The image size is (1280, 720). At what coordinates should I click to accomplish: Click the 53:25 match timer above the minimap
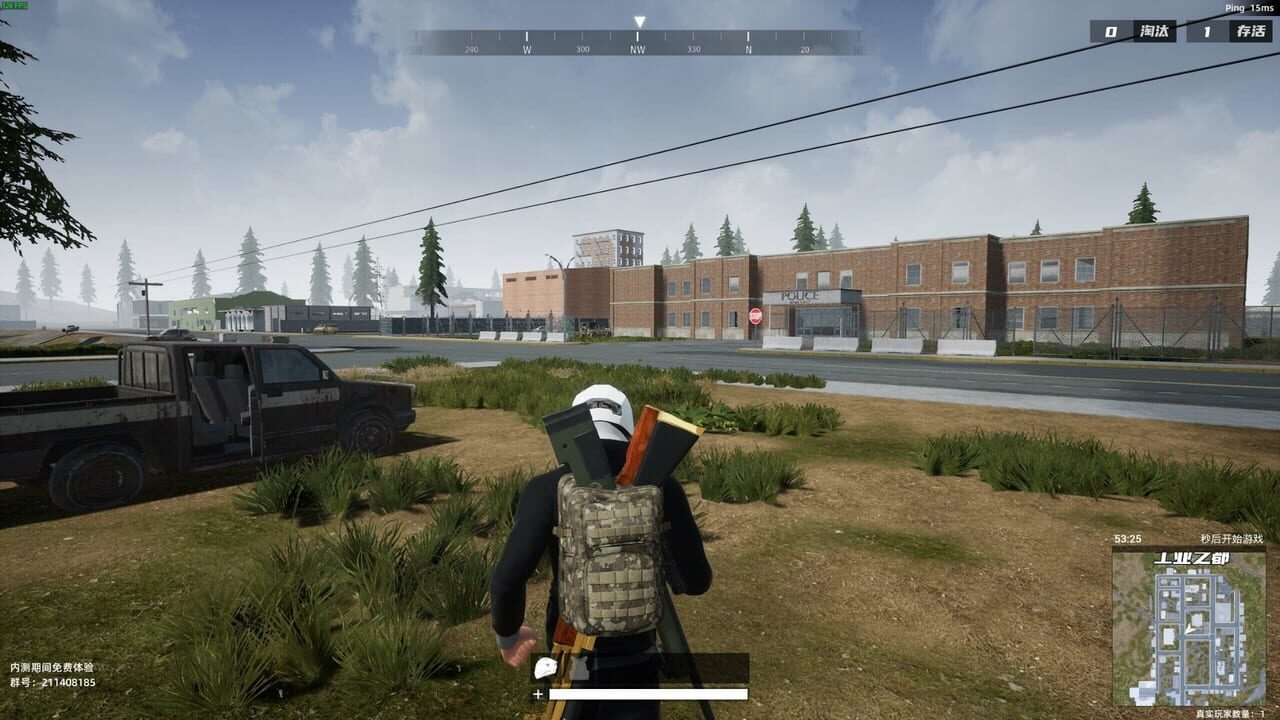pos(1127,537)
